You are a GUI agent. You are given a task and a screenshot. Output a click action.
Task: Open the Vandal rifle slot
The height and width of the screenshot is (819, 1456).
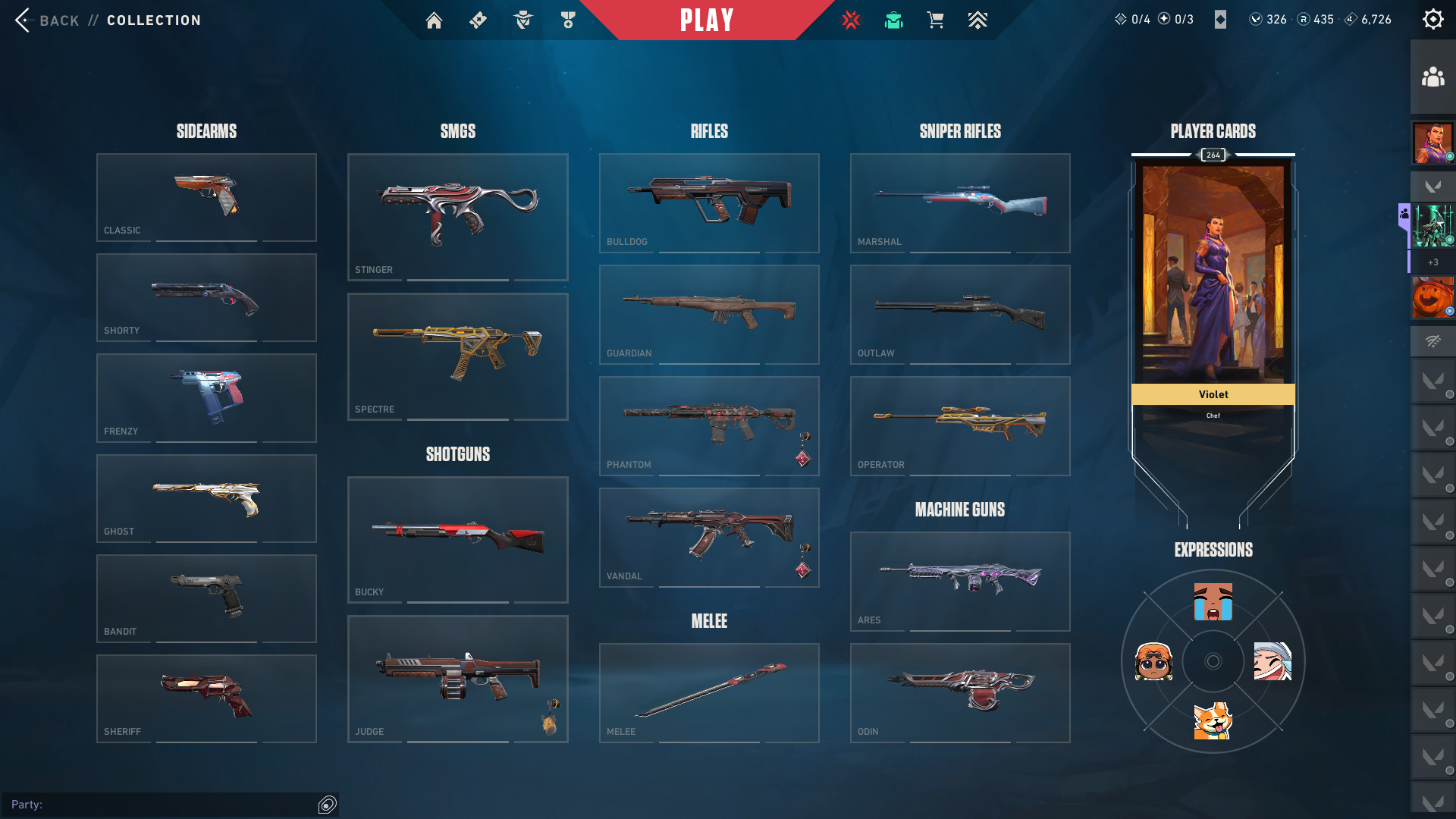[709, 537]
